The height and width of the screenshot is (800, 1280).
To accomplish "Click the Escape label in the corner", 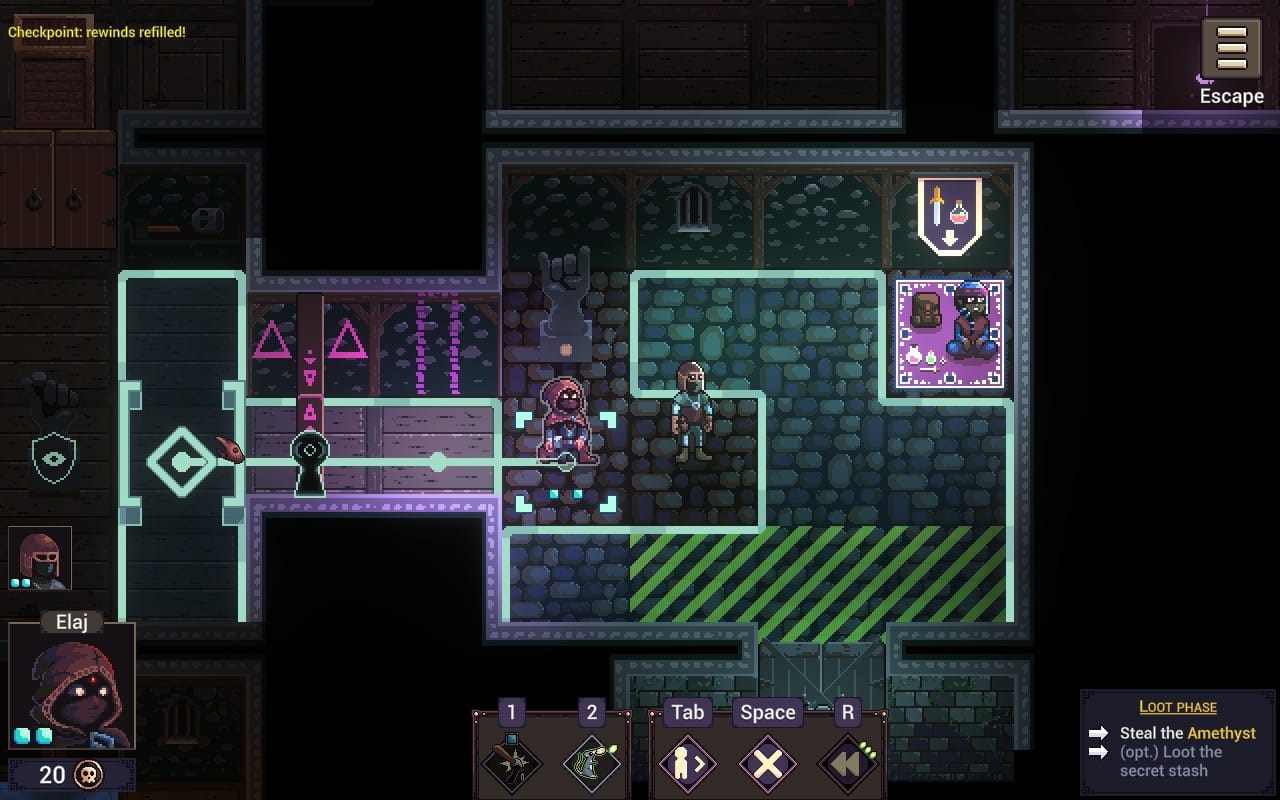I will pyautogui.click(x=1231, y=96).
